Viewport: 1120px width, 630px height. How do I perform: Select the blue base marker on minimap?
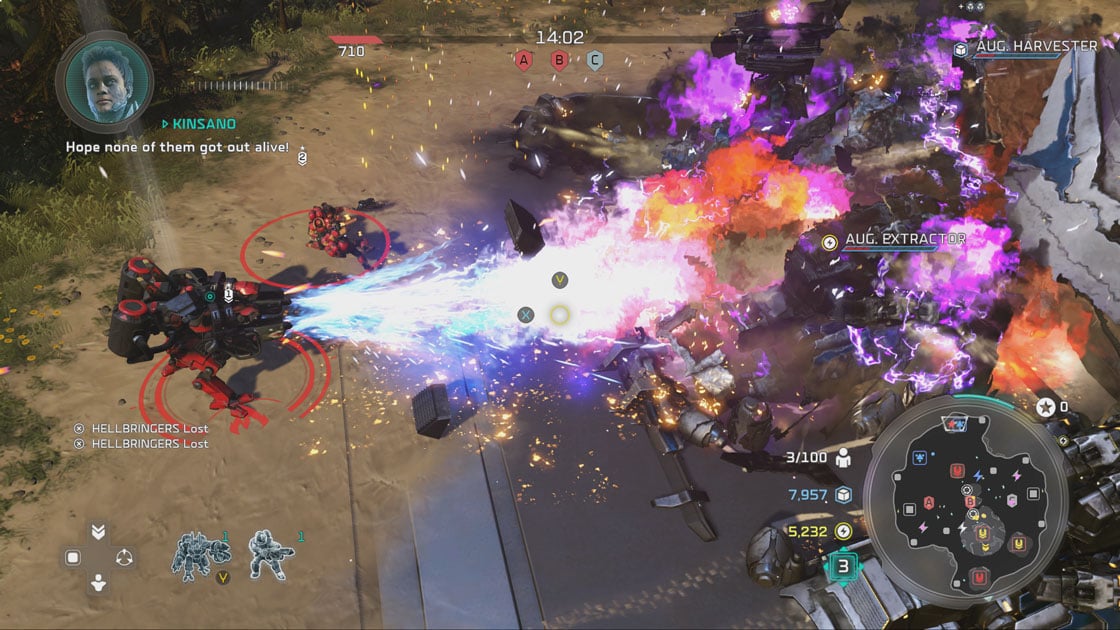(918, 457)
